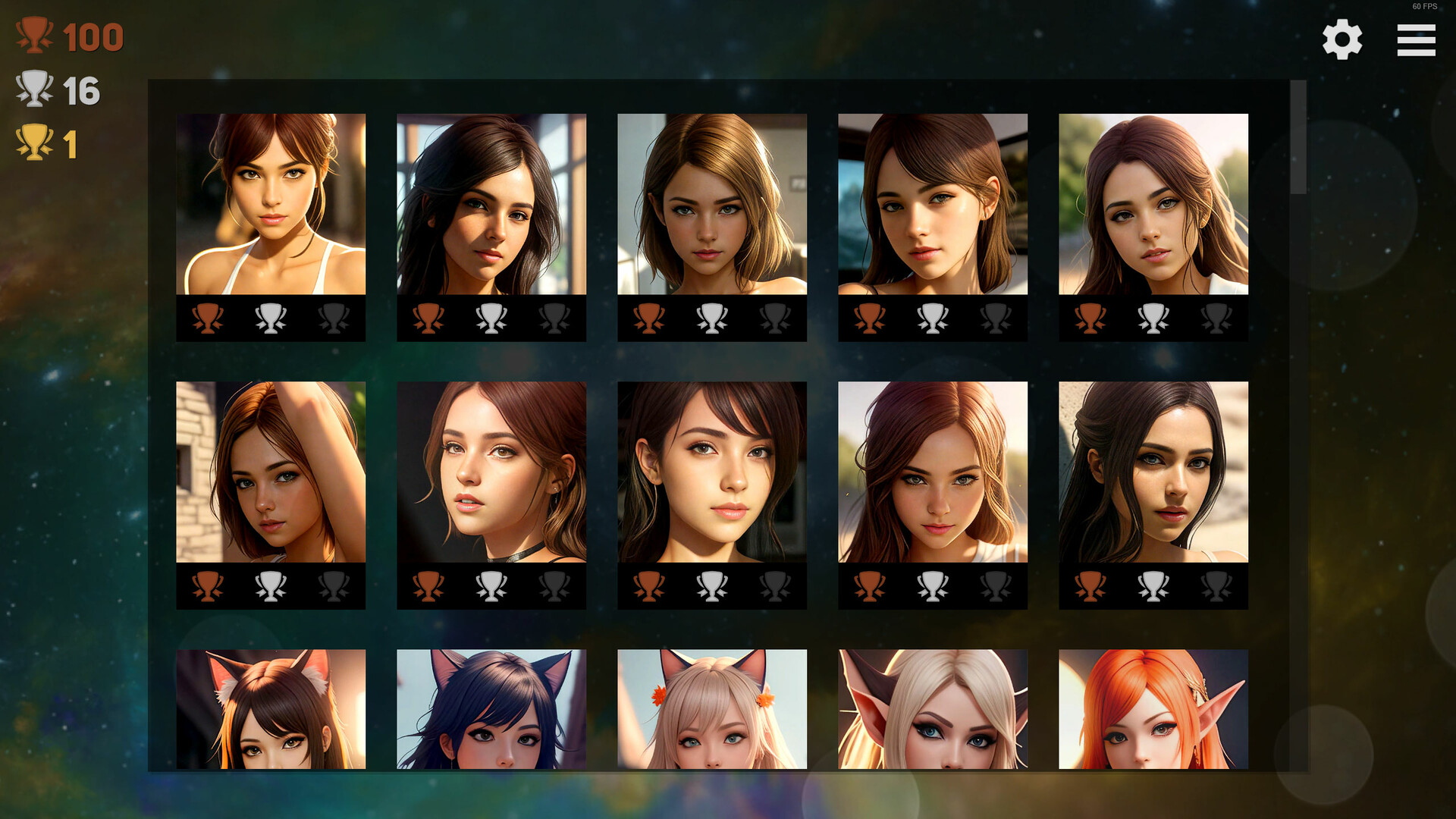This screenshot has height=819, width=1456.
Task: Click the bronze trophy under the choker girl
Action: pos(430,584)
